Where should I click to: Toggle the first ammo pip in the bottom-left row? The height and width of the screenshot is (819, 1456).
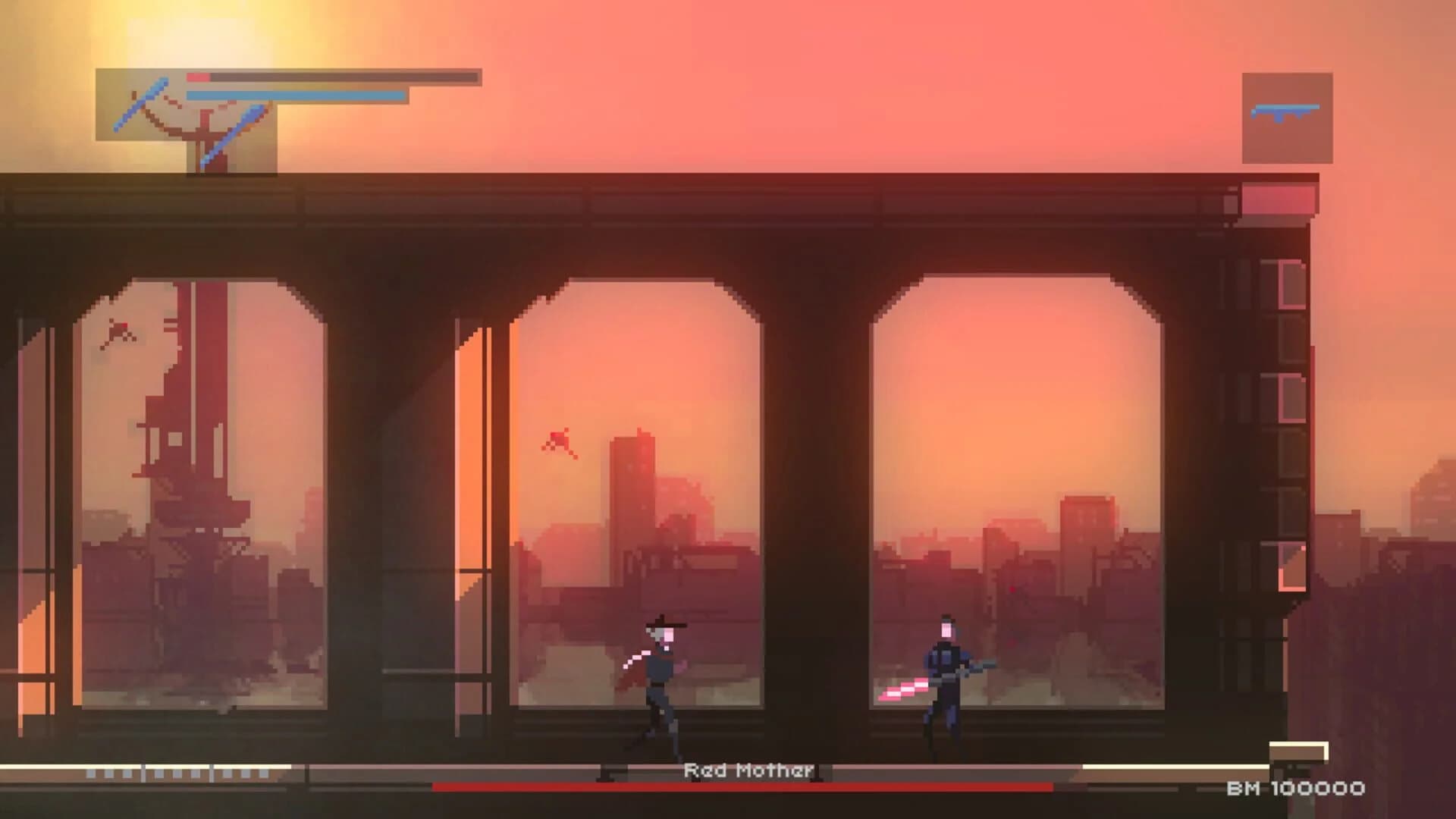click(91, 775)
